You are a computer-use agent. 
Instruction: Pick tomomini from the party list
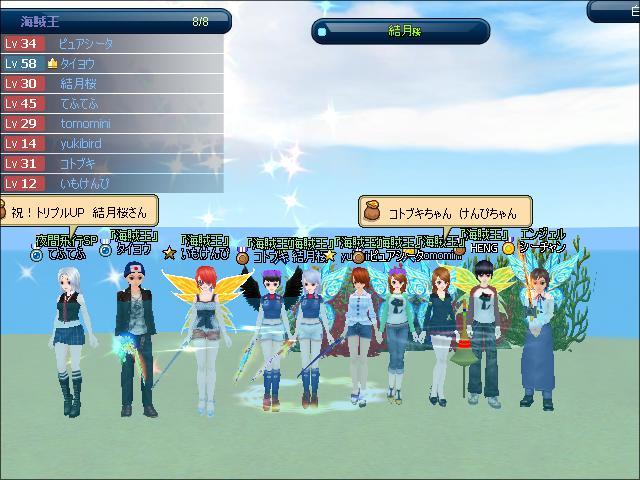(x=110, y=124)
